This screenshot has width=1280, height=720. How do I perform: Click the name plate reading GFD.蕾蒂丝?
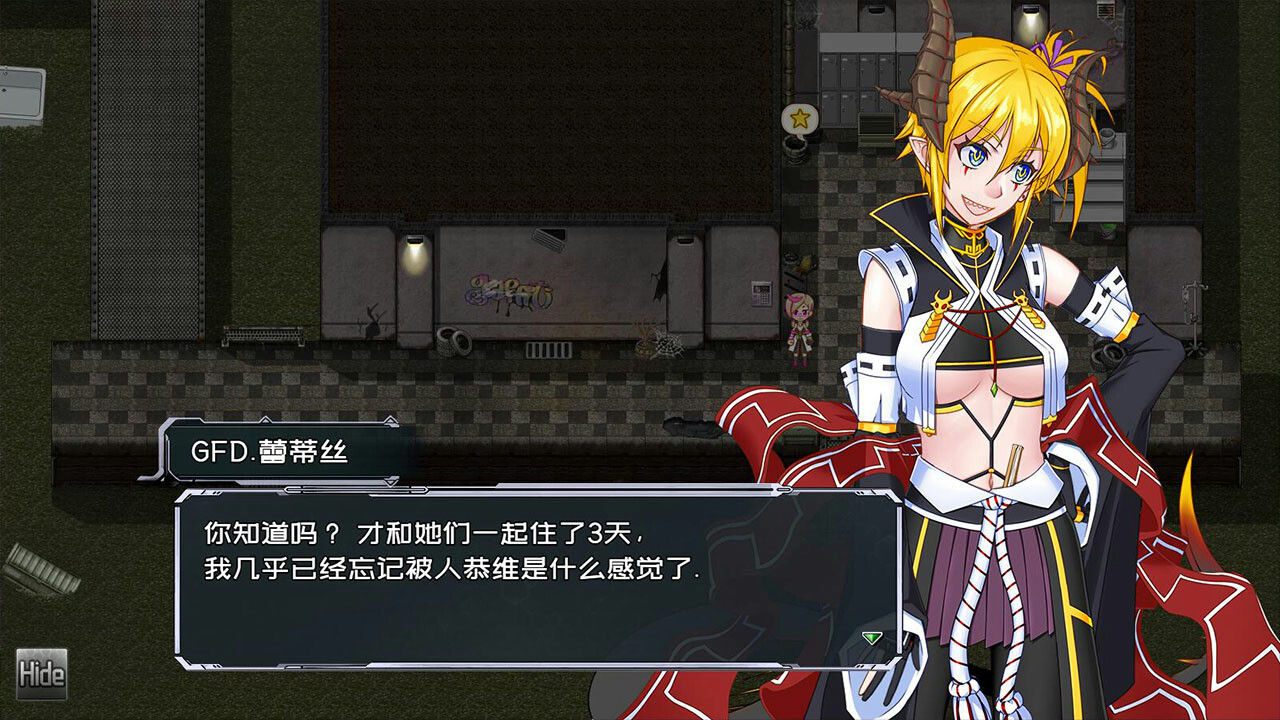268,455
